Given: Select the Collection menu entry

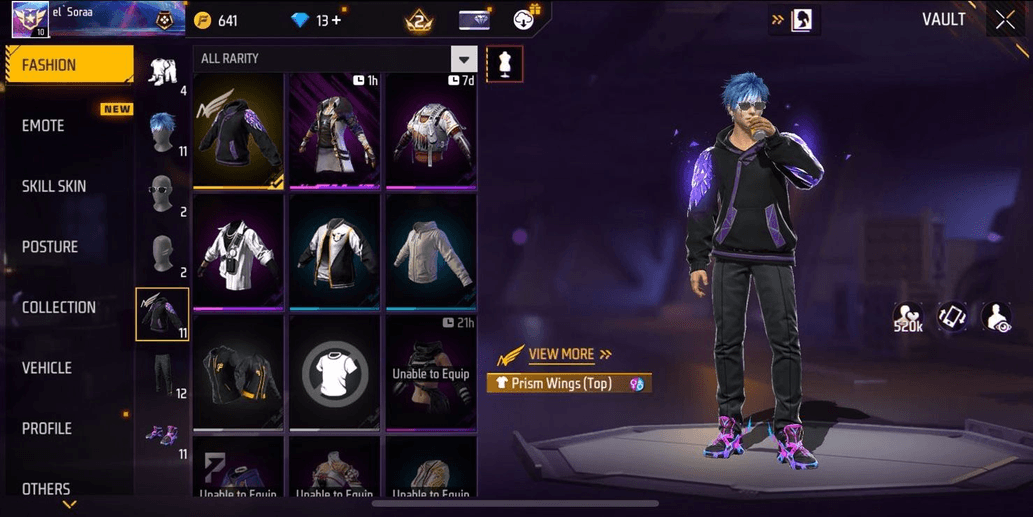Looking at the screenshot, I should pos(59,307).
